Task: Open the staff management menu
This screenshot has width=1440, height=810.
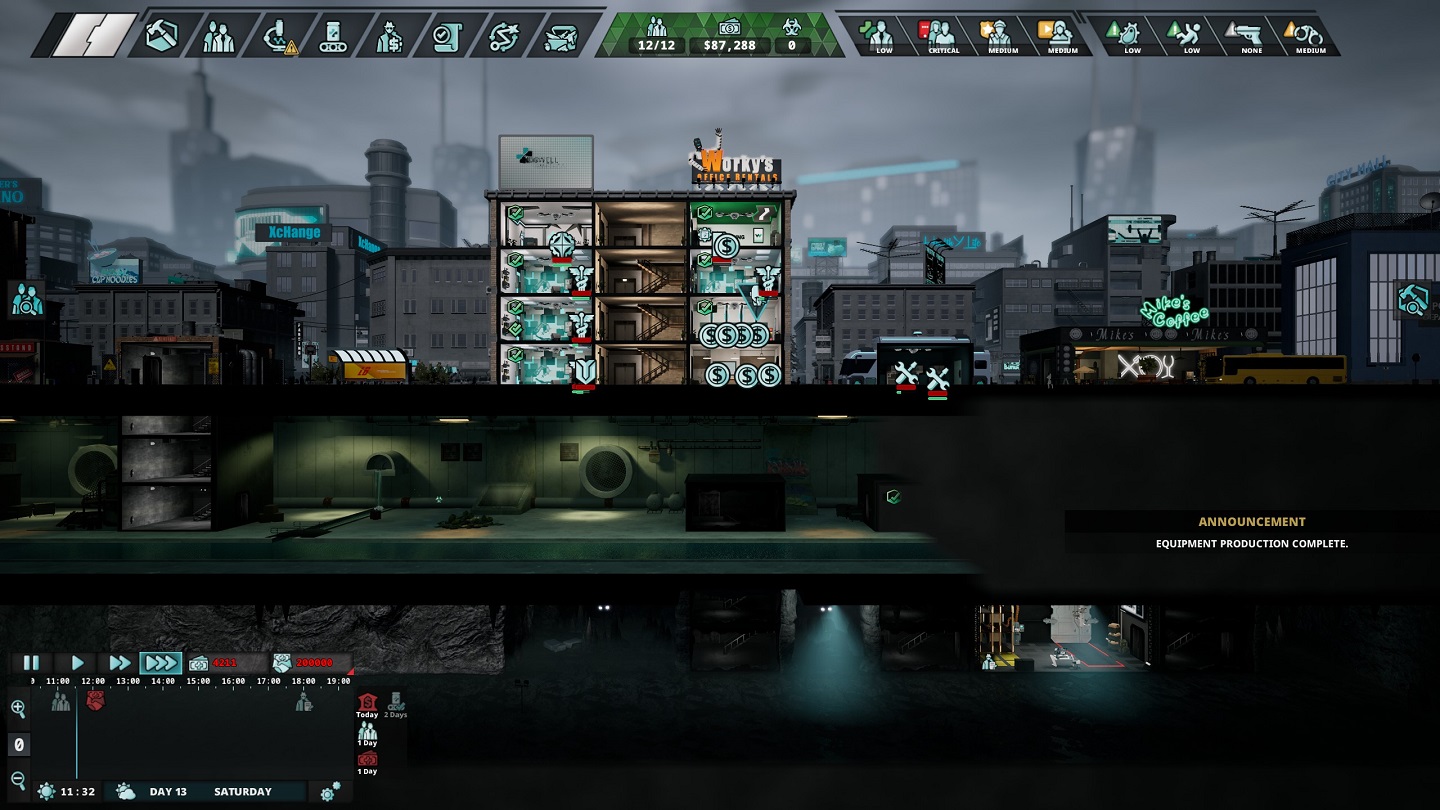Action: click(218, 36)
